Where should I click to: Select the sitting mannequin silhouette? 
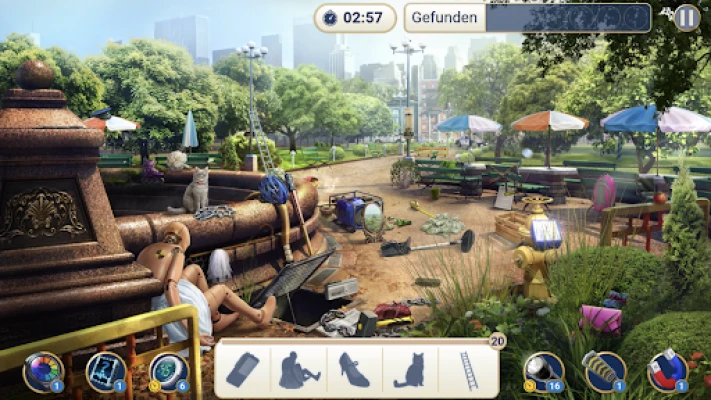298,370
